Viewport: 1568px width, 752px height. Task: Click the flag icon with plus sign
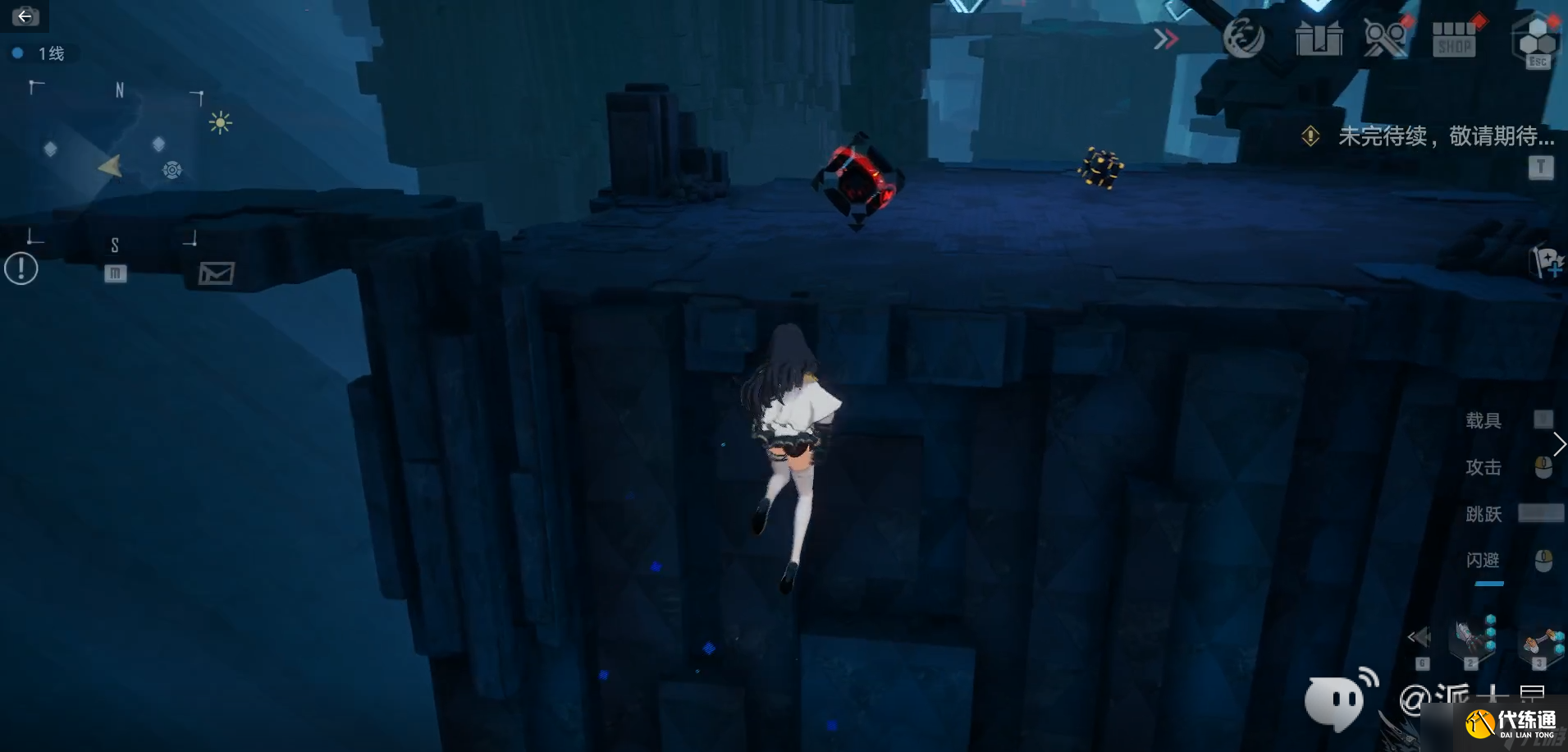(x=1547, y=263)
